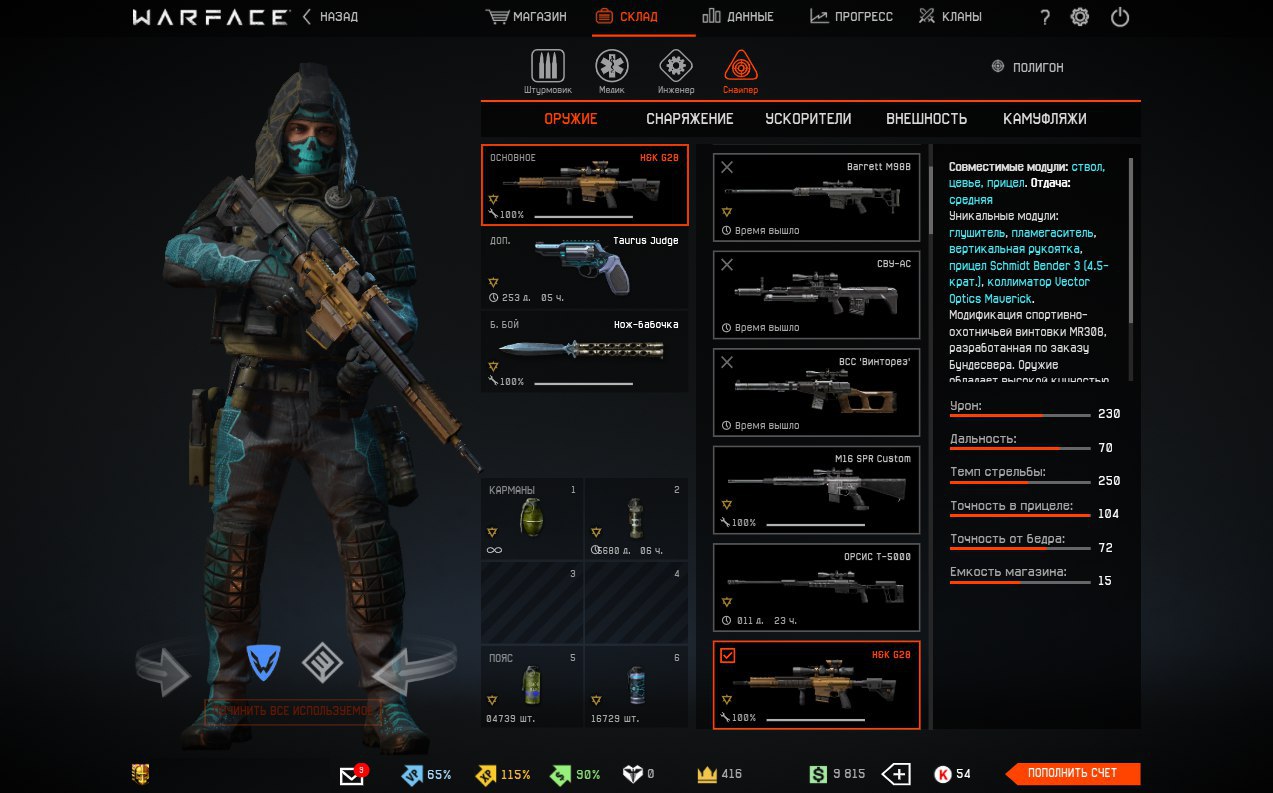Choose the ОРСИС Т-5000 rifle

point(816,587)
